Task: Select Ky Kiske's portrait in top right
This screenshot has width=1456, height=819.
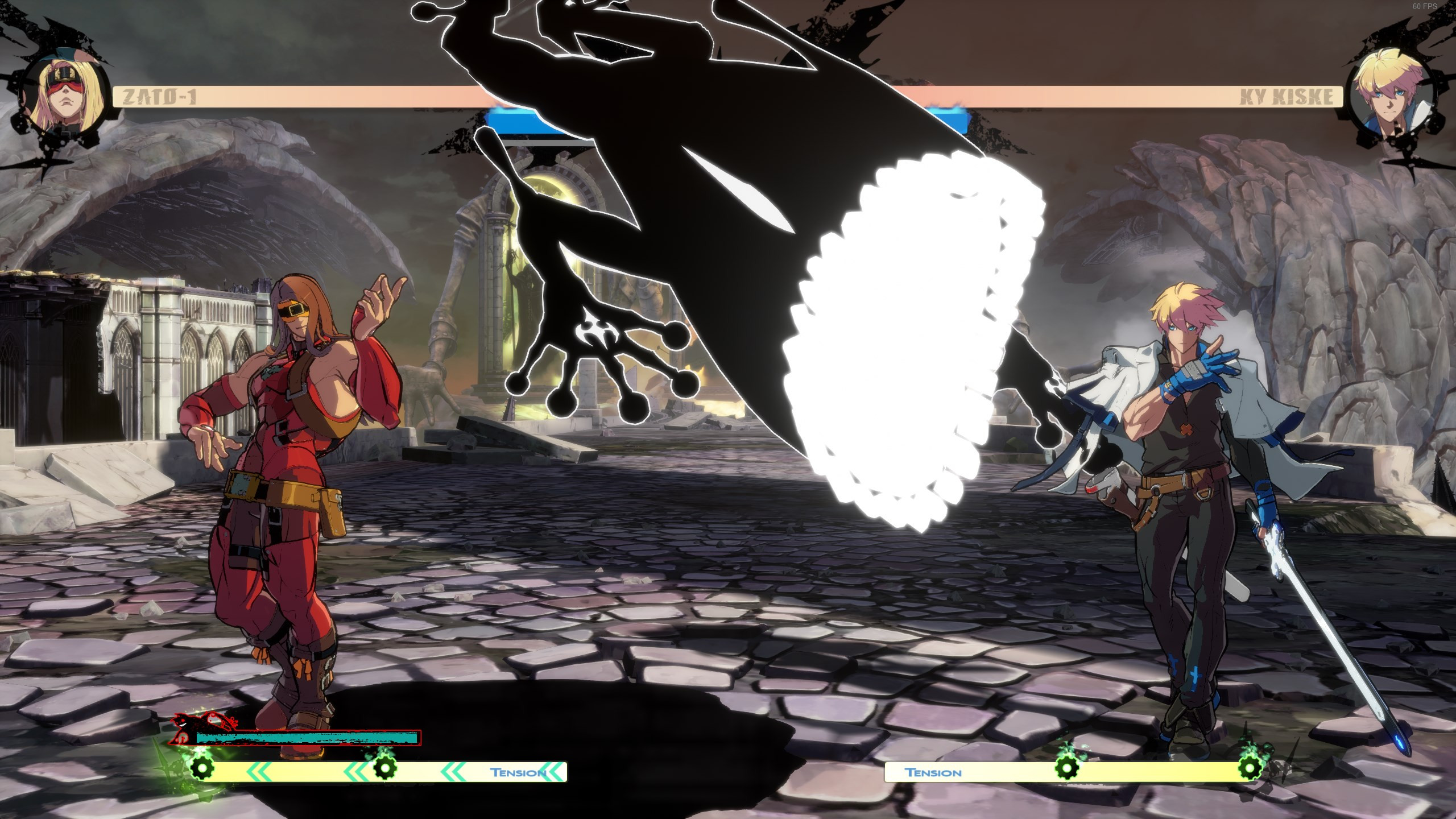Action: (x=1391, y=94)
